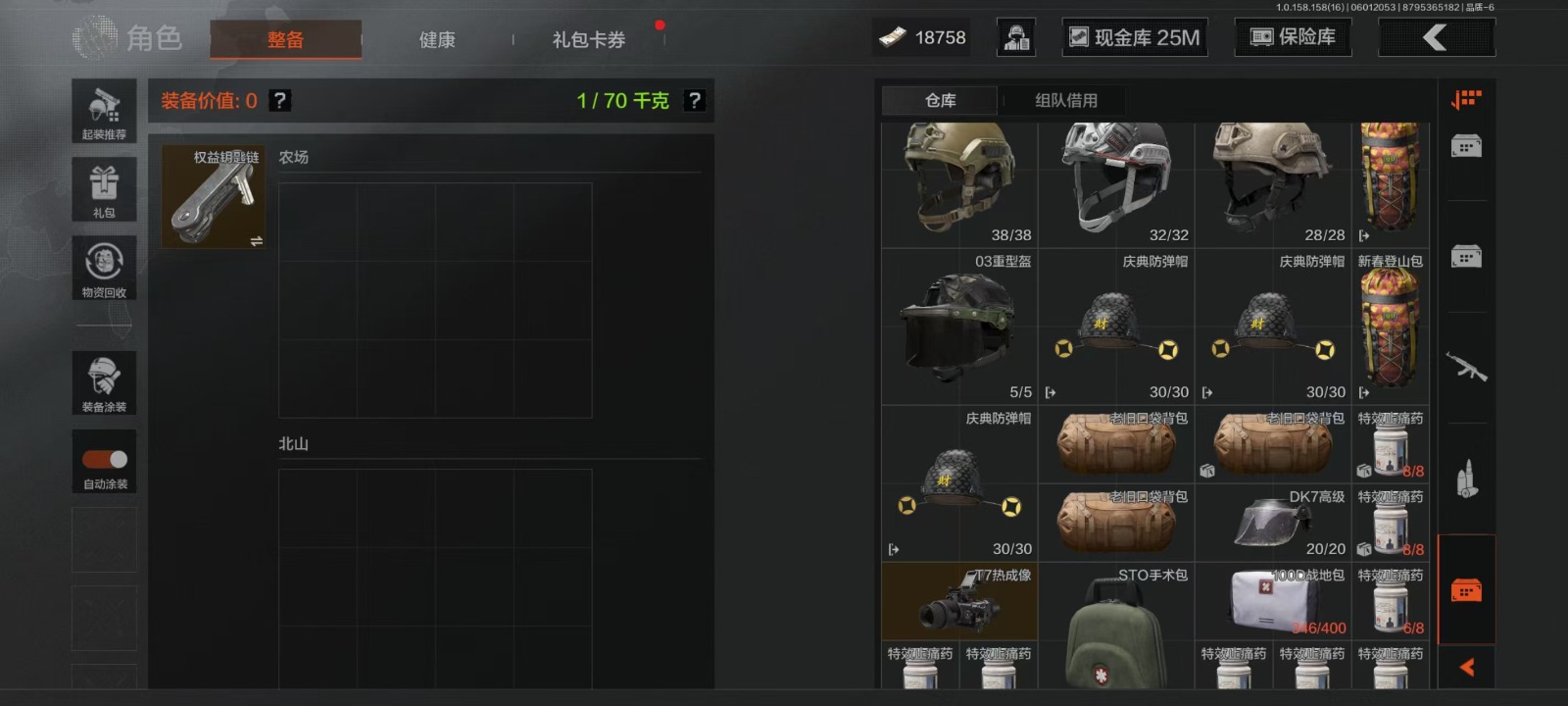Open 装备涂装 equipment skins
Viewport: 1568px width, 706px height.
pos(104,382)
